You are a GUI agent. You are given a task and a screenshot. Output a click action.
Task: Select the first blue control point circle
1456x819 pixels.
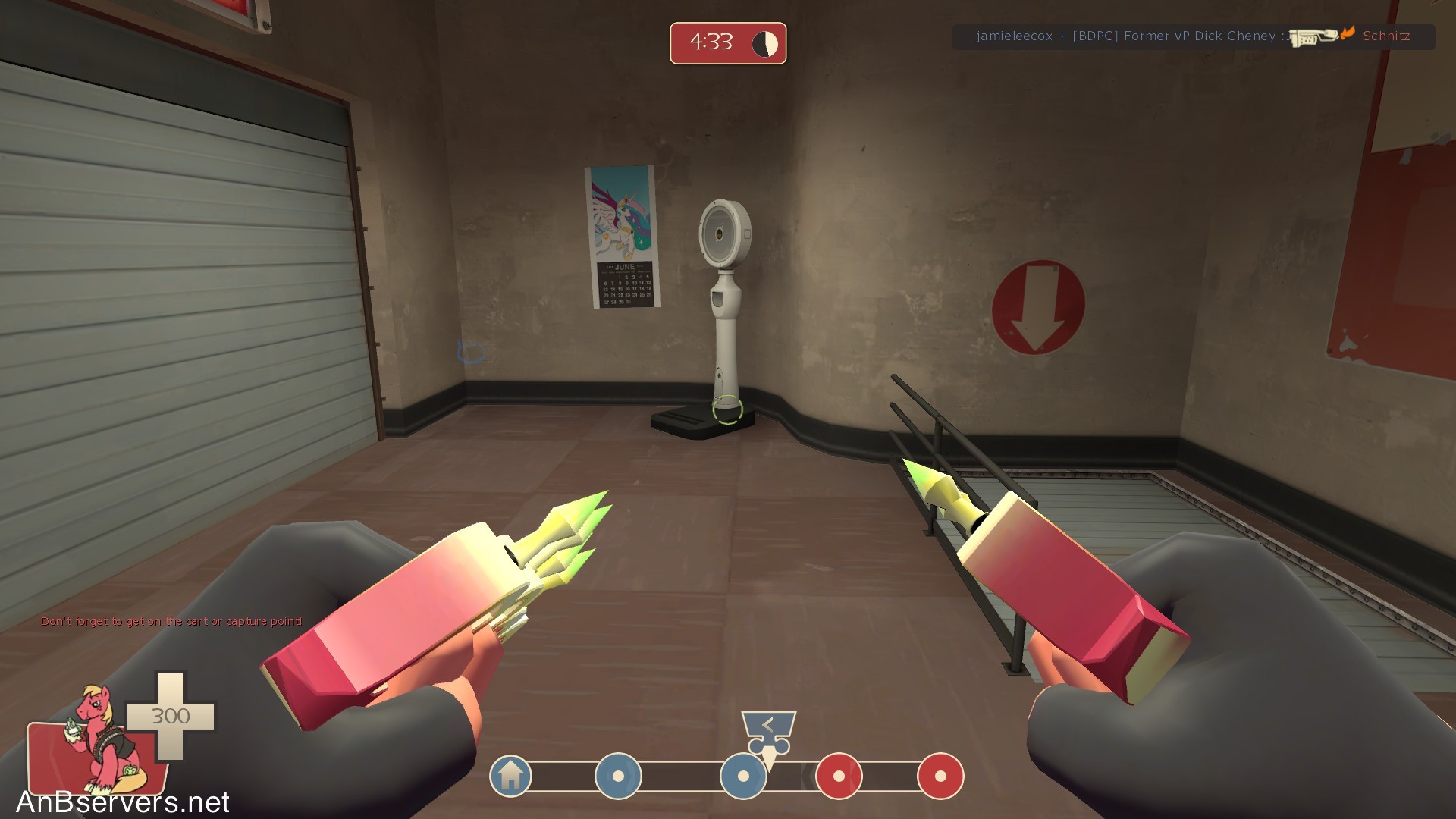point(620,777)
